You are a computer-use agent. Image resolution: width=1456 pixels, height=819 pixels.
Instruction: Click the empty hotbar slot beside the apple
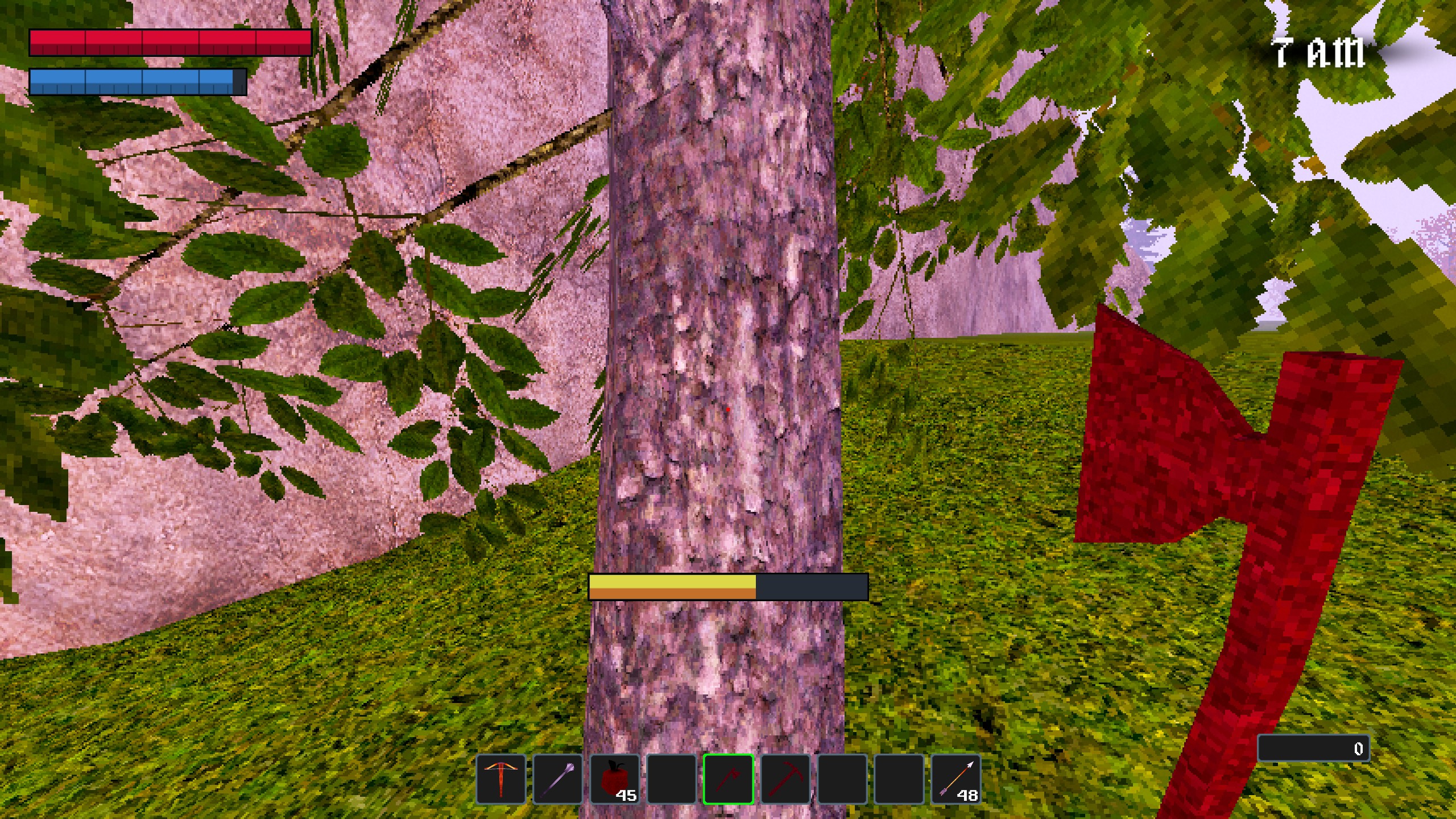tap(672, 778)
